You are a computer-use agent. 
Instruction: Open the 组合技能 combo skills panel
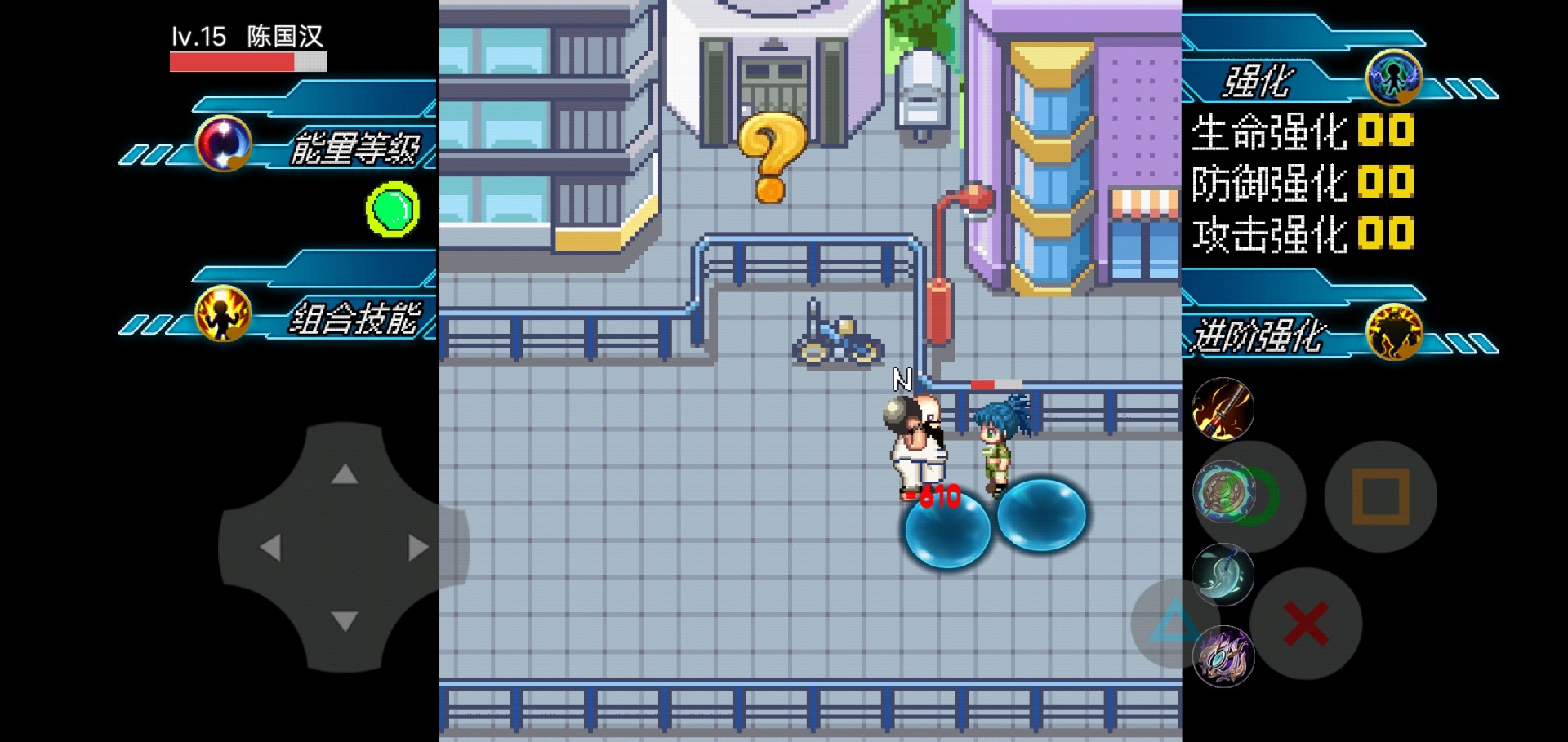pos(353,318)
